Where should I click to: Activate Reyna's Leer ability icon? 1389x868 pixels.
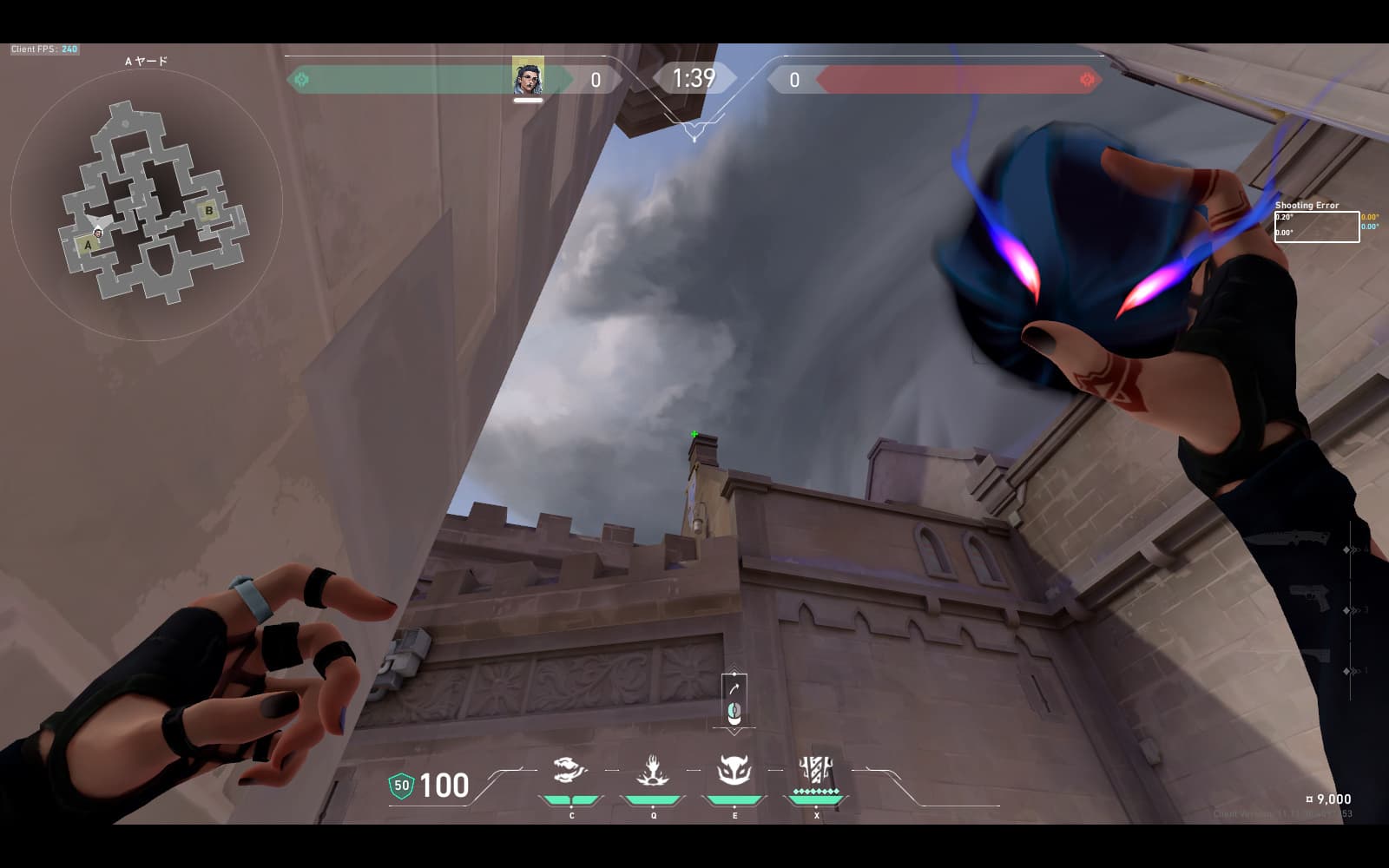570,770
